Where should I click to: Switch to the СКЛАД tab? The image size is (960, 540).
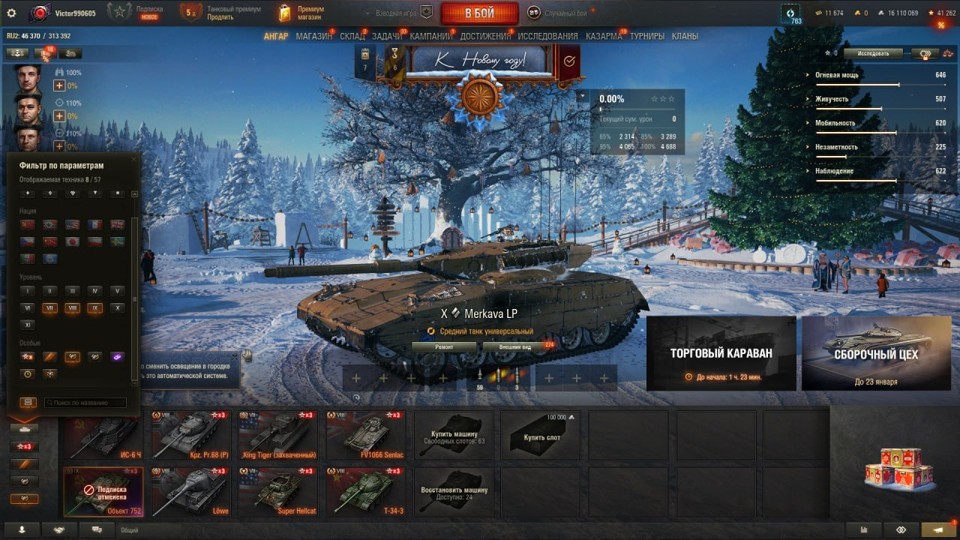352,36
